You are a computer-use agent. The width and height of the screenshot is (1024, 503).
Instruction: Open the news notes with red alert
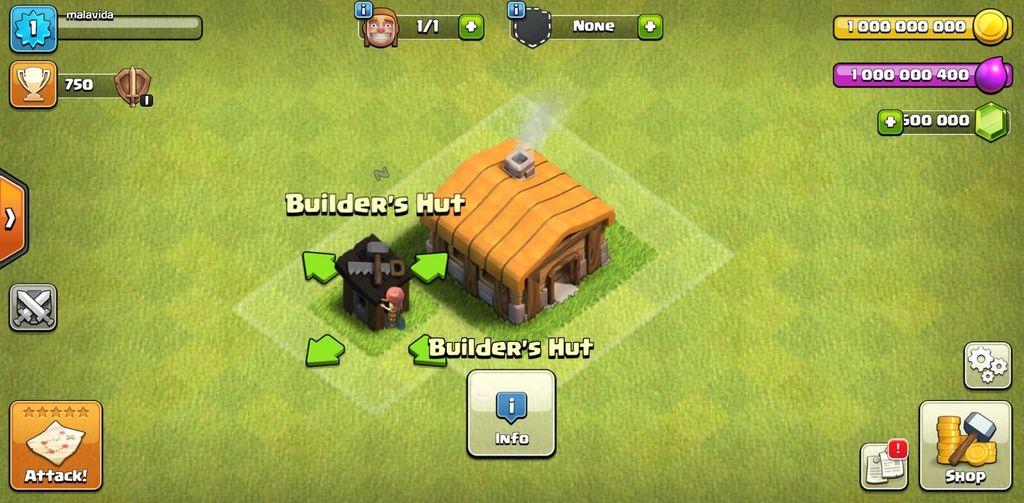click(883, 465)
